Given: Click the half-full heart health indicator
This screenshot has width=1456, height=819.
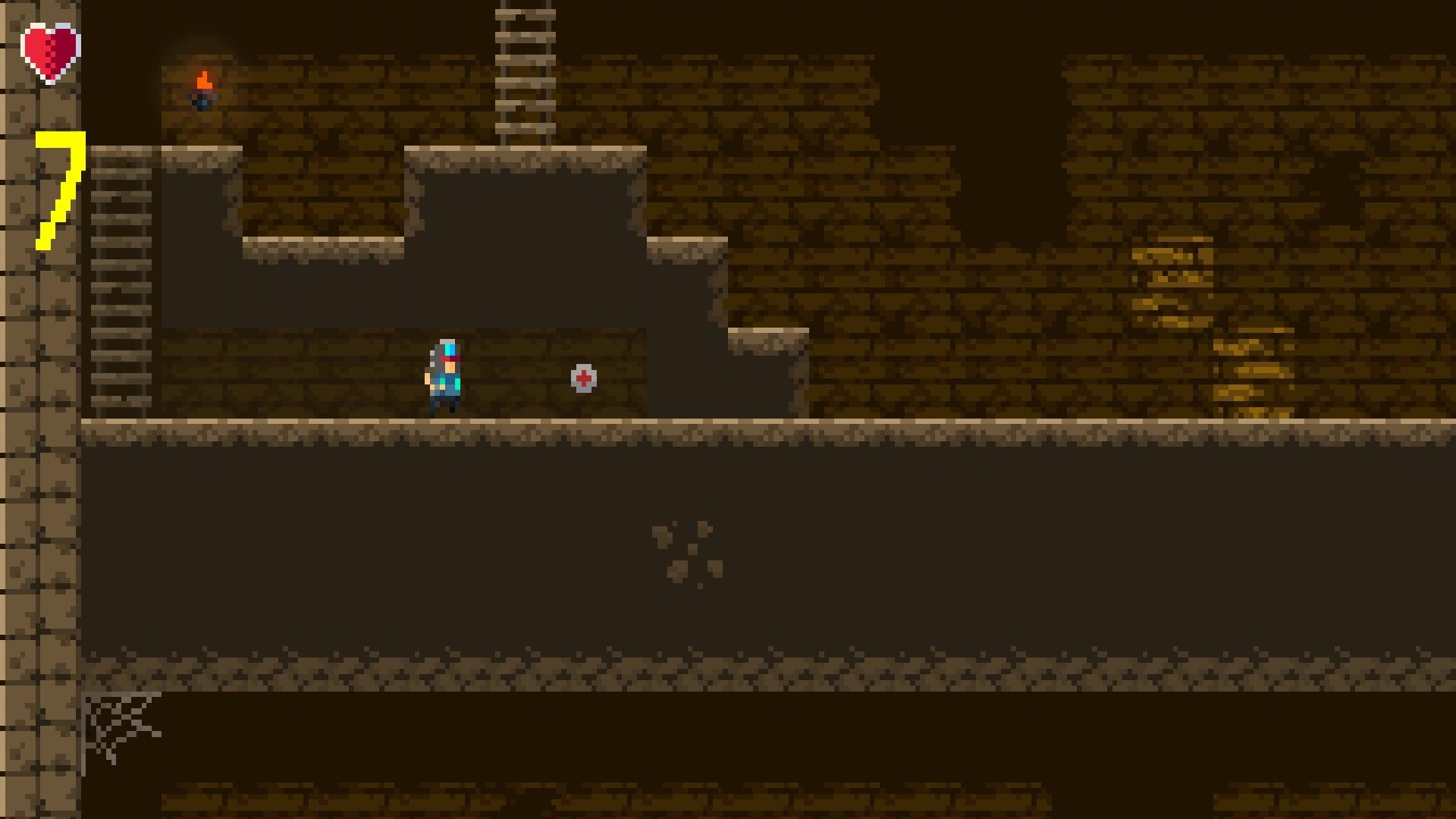Looking at the screenshot, I should point(49,49).
